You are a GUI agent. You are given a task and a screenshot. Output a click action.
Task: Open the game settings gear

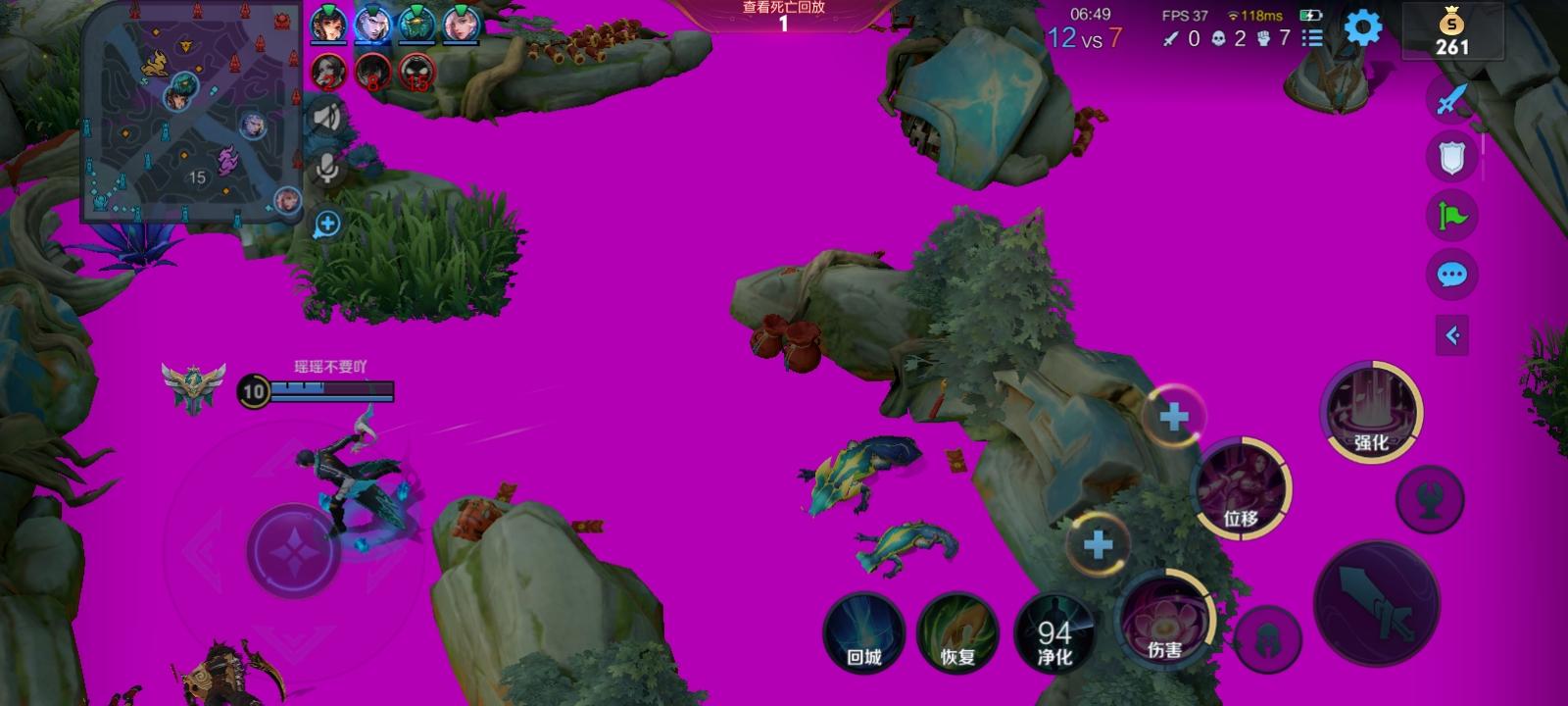point(1362,29)
